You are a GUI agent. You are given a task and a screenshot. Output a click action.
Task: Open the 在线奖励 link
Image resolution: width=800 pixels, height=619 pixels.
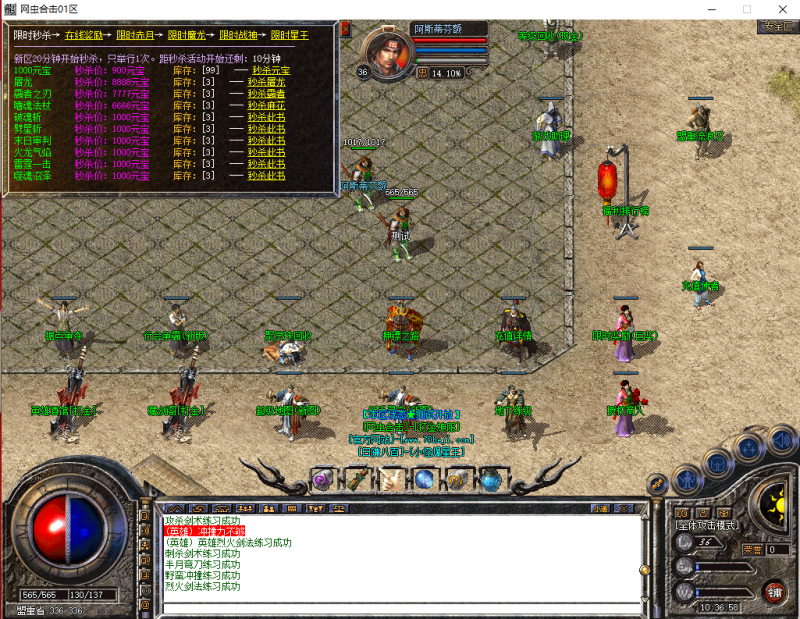tap(85, 35)
